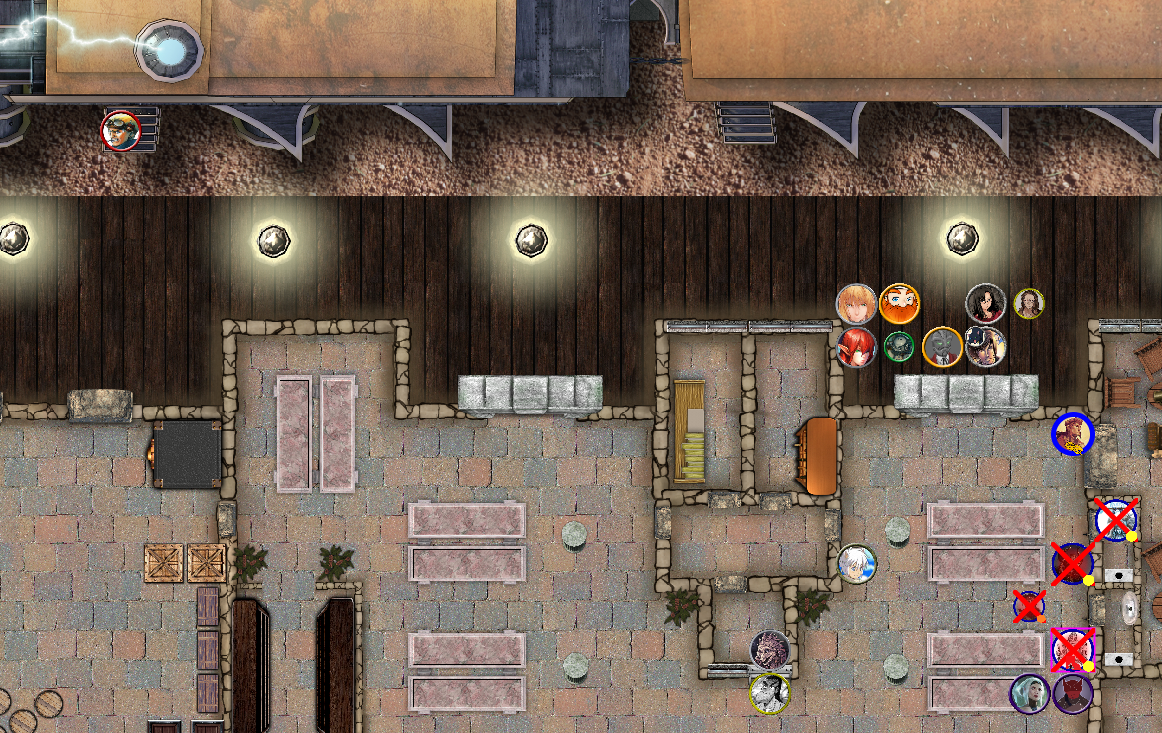The image size is (1162, 733).
Task: Select the black-haired woman token in red
Action: click(x=985, y=304)
